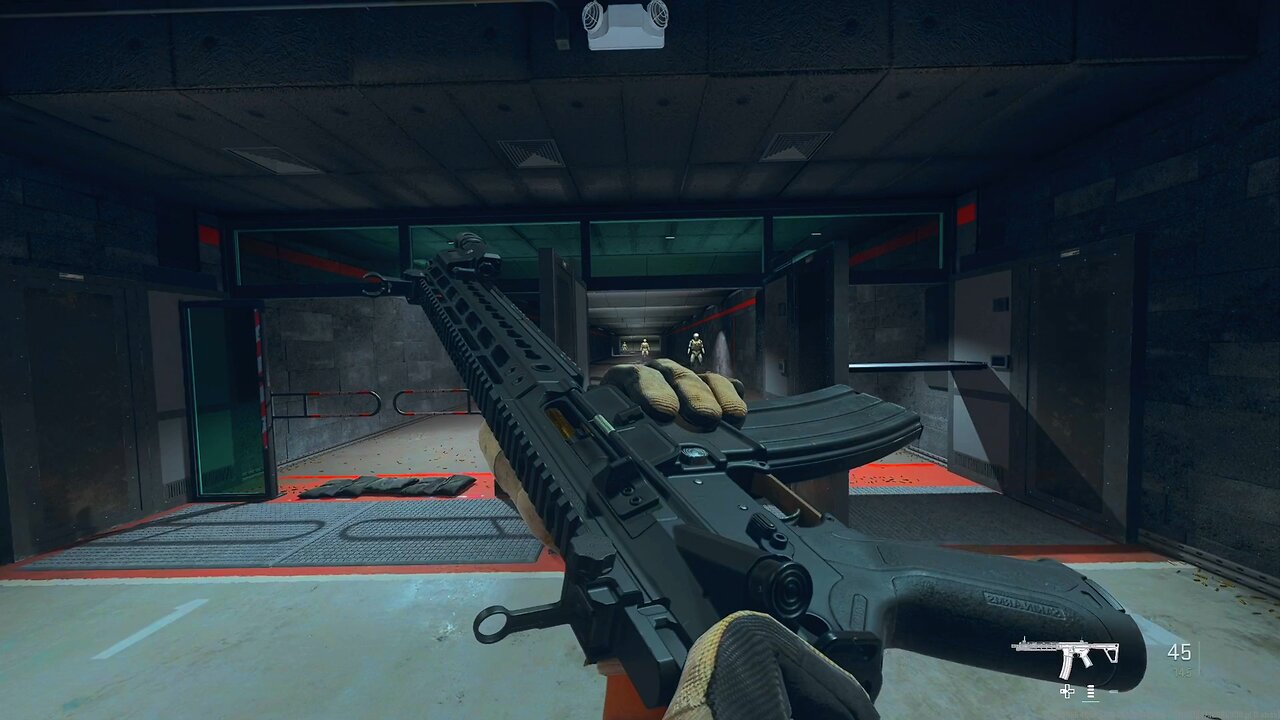Click the distant target mannequin in the lane
The image size is (1280, 720).
(x=644, y=345)
